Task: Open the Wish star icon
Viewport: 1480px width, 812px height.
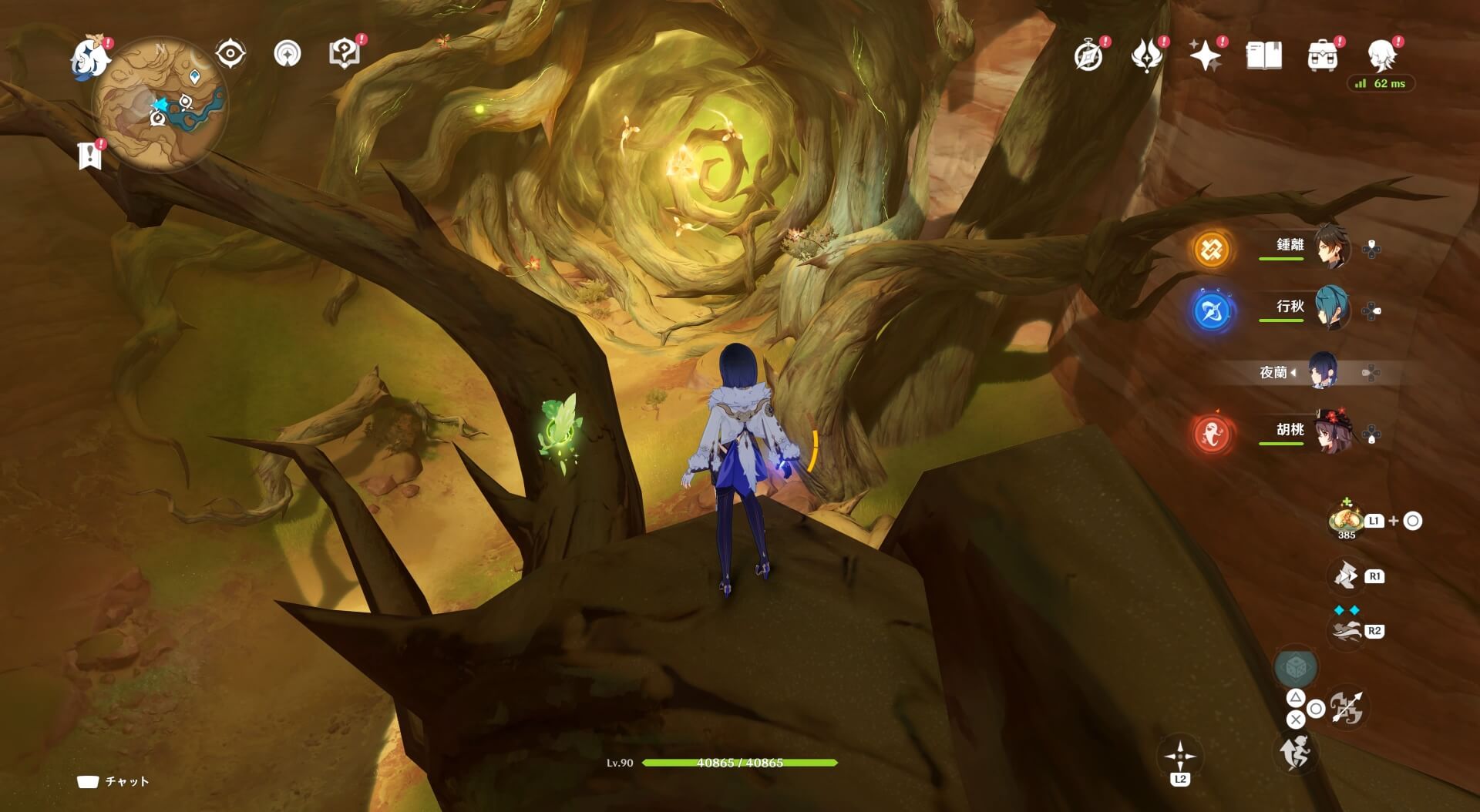Action: click(1205, 56)
